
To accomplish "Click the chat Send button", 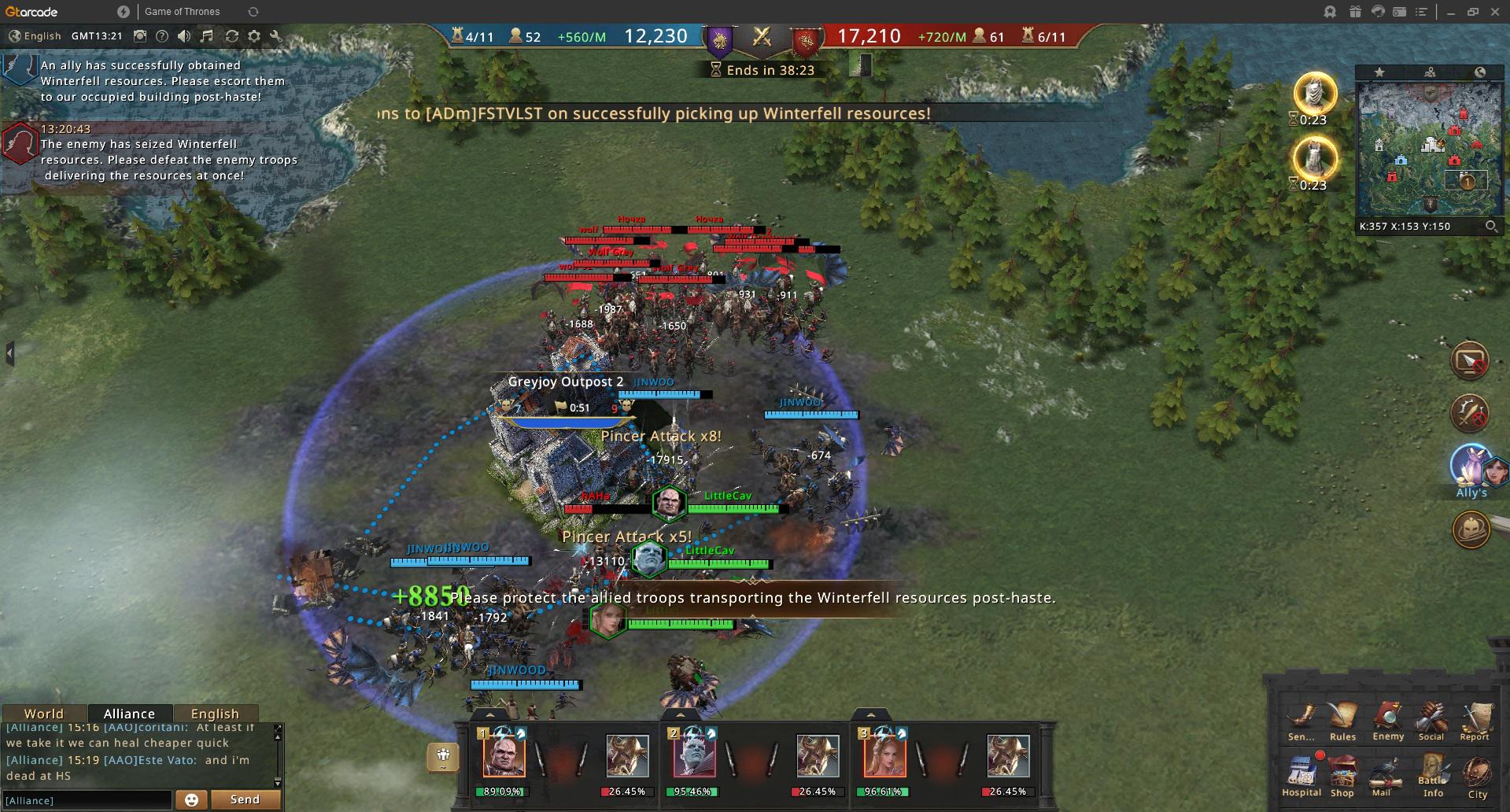I will pos(245,799).
